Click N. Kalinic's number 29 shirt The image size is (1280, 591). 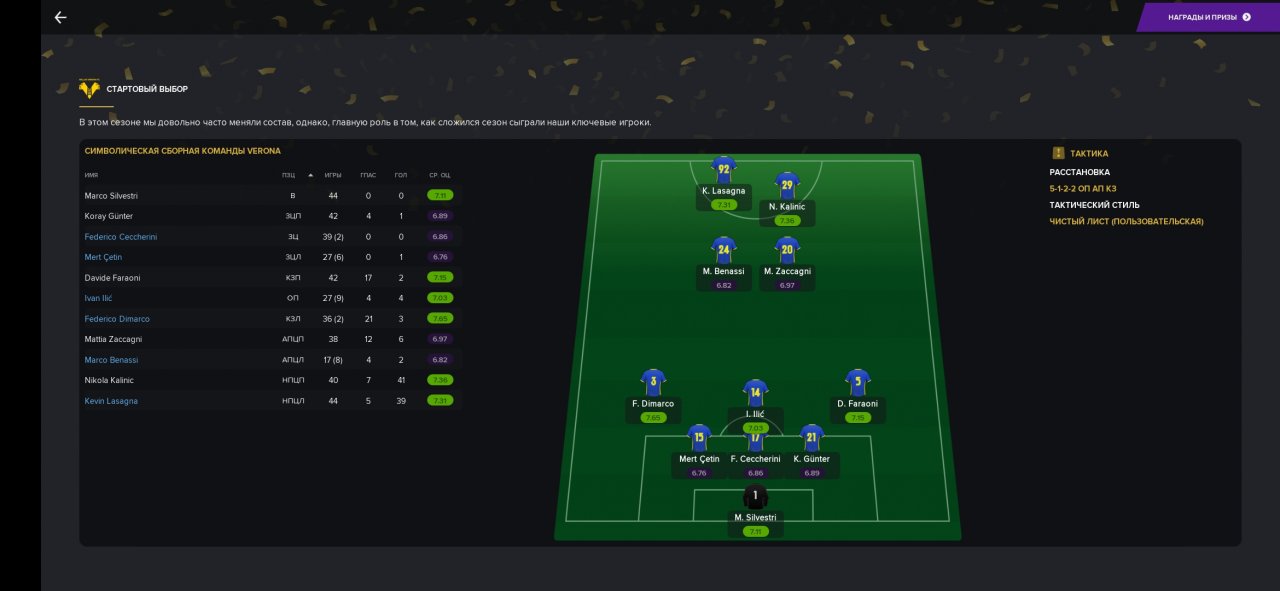click(787, 186)
